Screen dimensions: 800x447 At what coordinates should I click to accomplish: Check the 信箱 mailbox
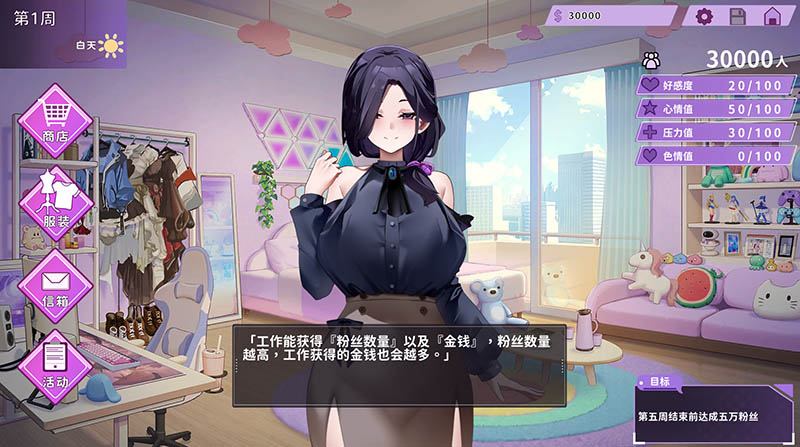coord(55,280)
